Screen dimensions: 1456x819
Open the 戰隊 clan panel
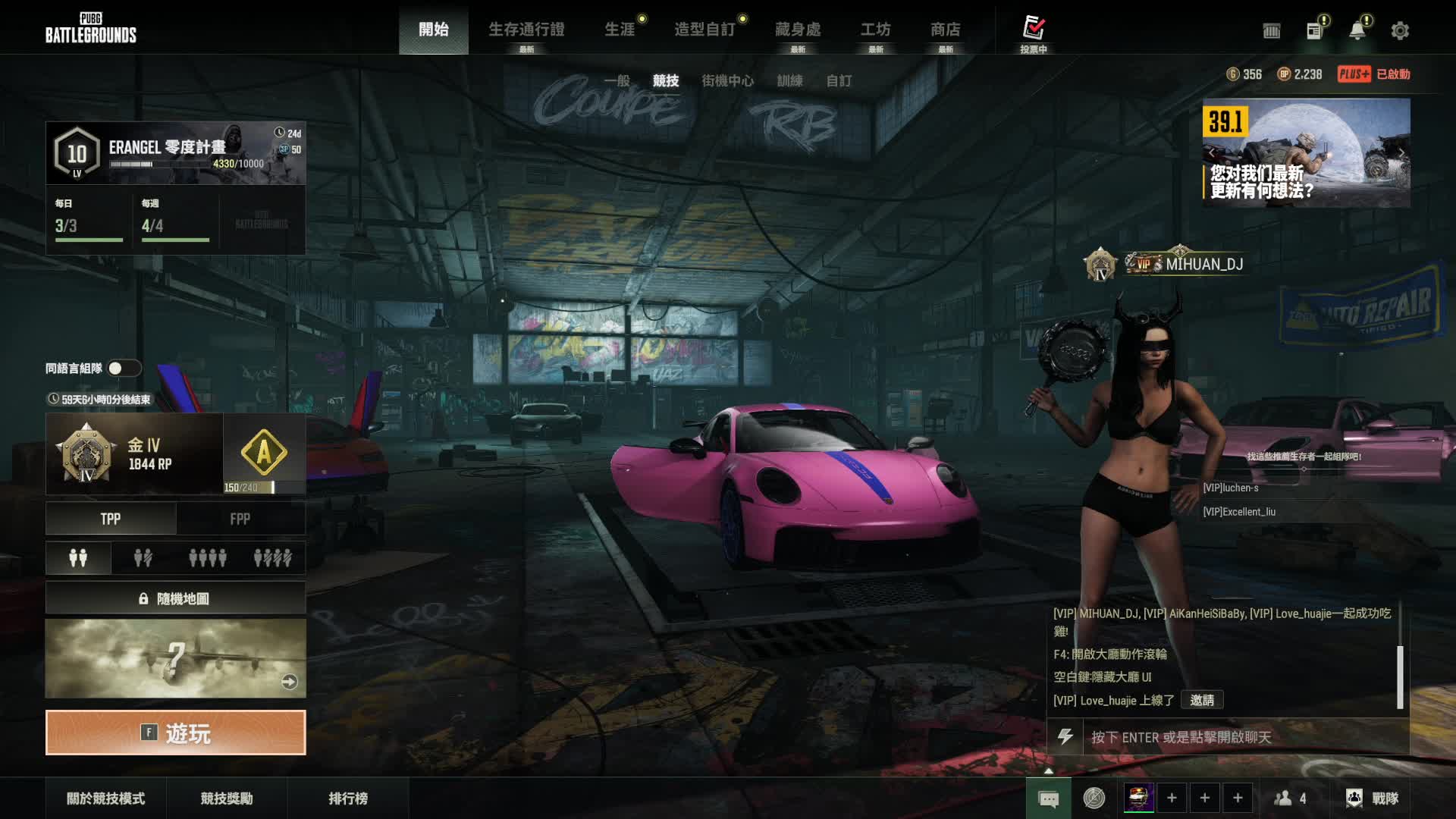[1373, 798]
